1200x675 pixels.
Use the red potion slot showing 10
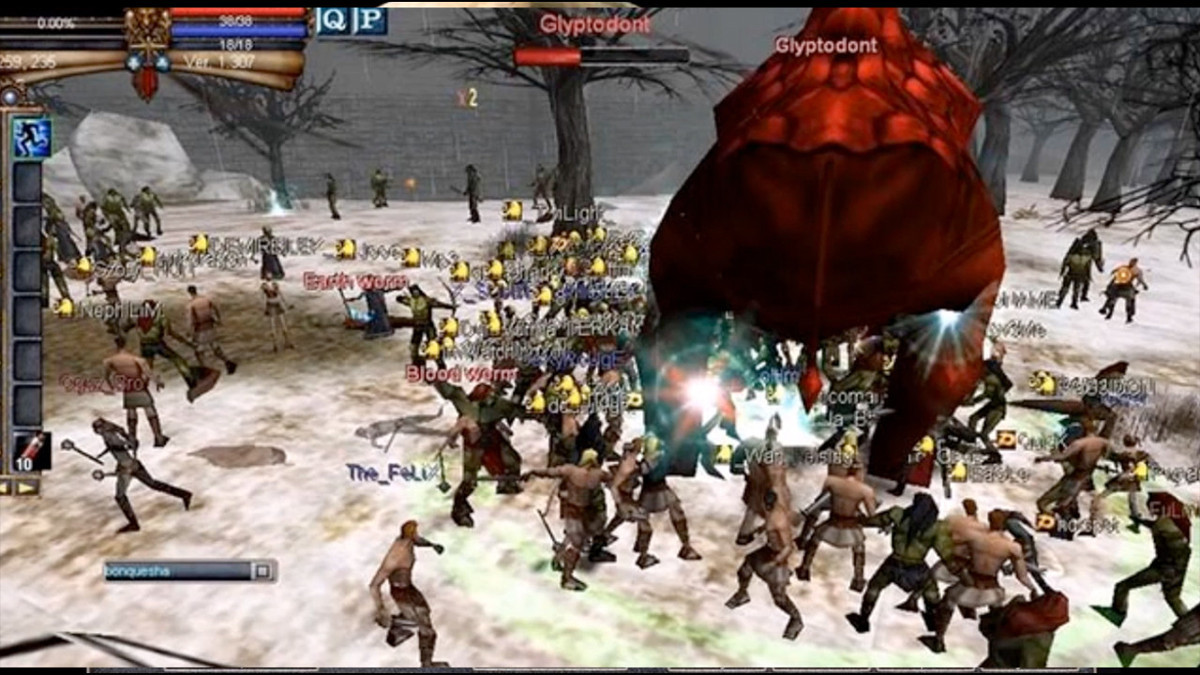29,452
